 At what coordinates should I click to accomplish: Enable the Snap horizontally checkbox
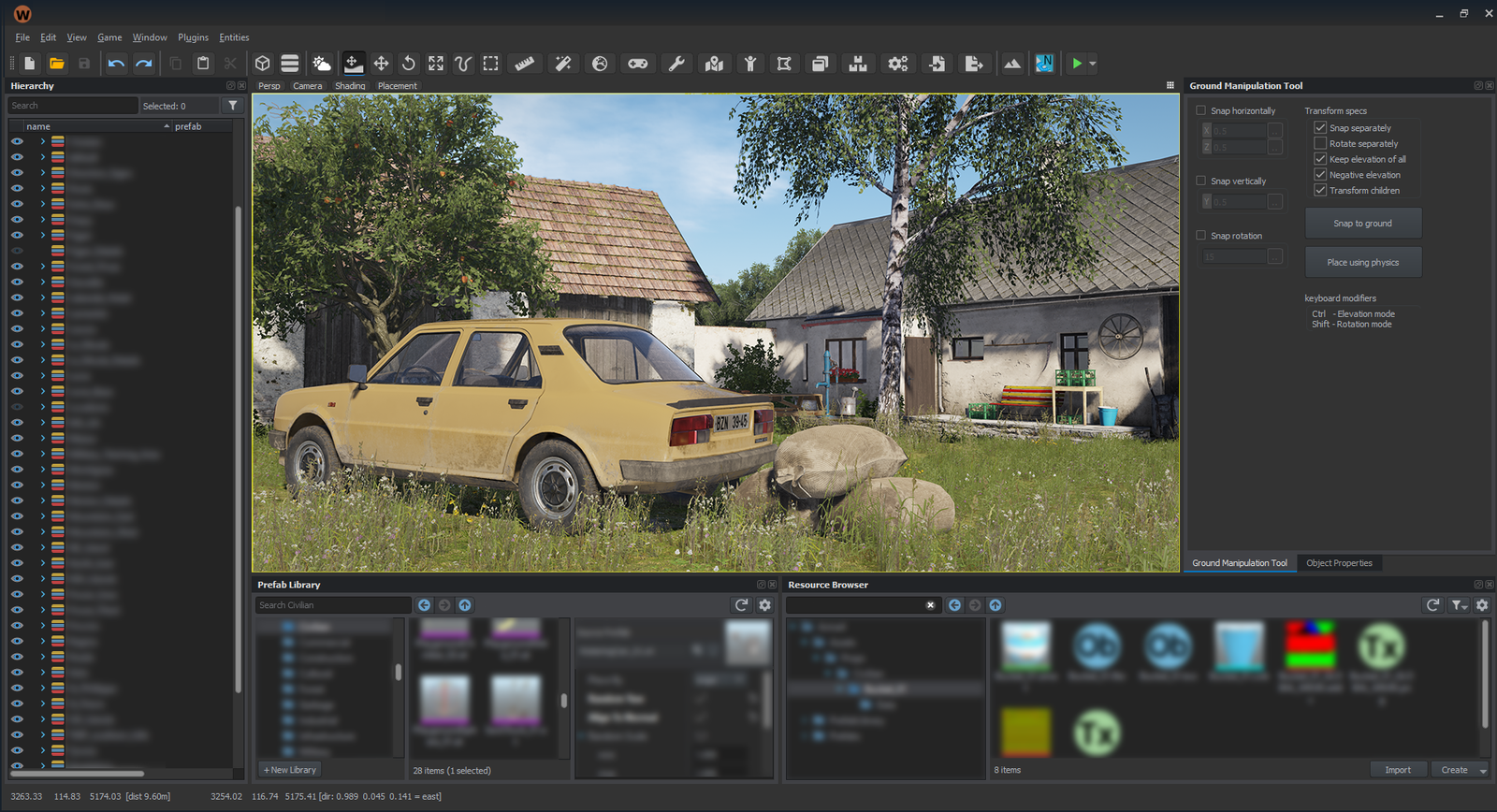point(1200,110)
